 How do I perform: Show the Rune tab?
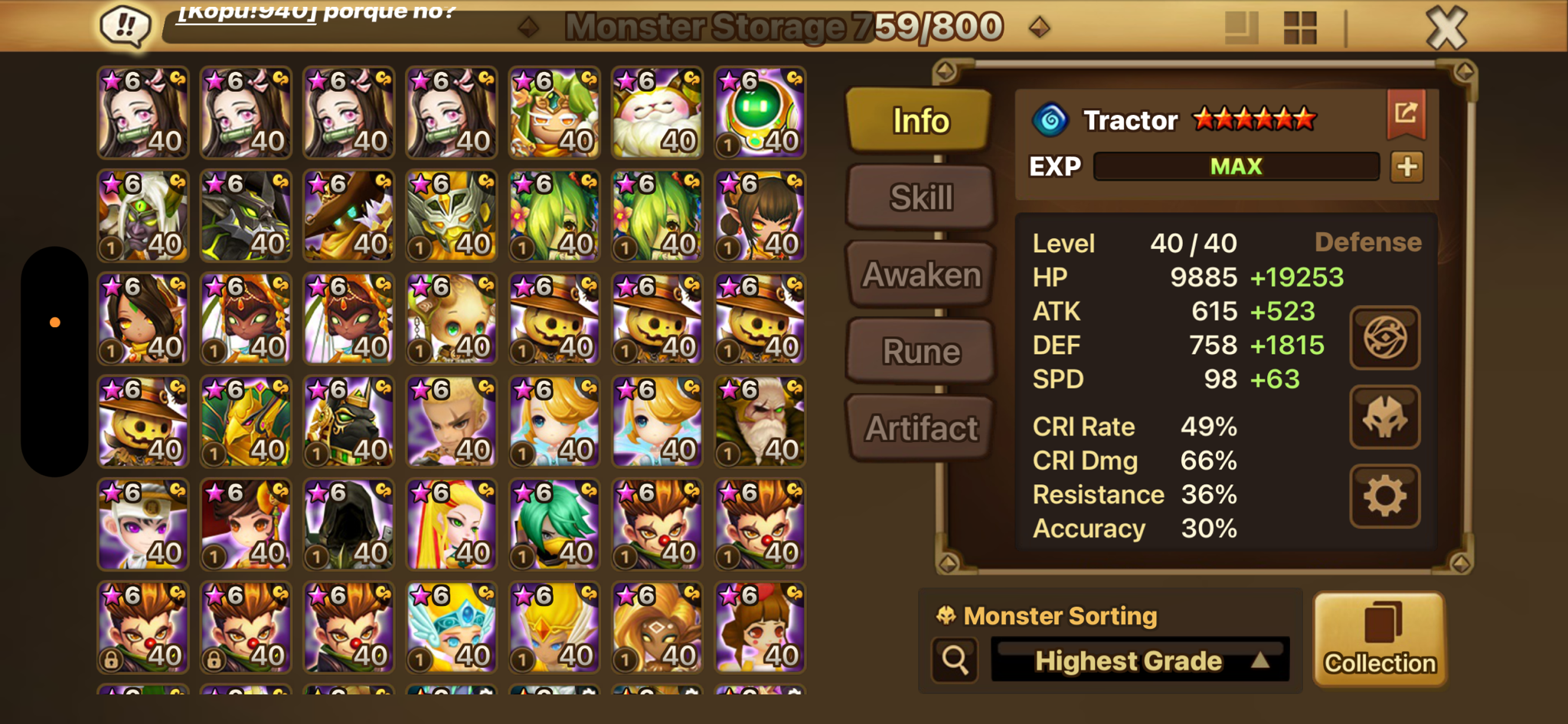pos(921,352)
